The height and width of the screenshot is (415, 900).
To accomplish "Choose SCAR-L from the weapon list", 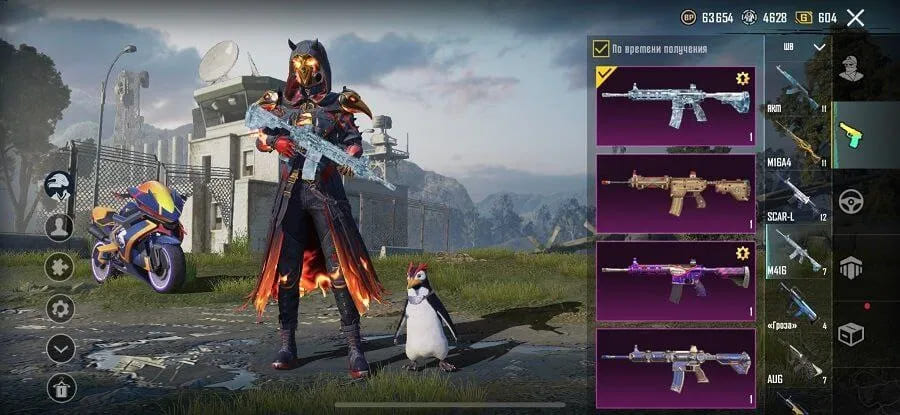I will [x=797, y=198].
